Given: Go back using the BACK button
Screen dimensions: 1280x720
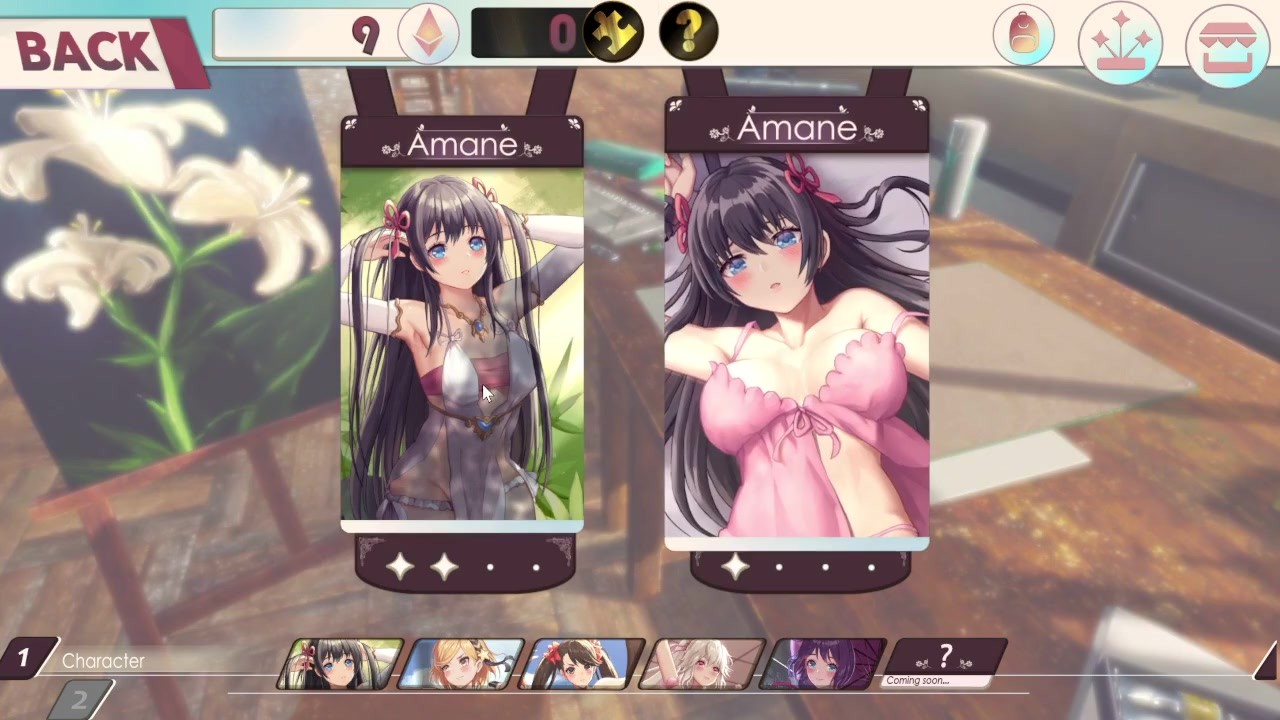Looking at the screenshot, I should [88, 50].
